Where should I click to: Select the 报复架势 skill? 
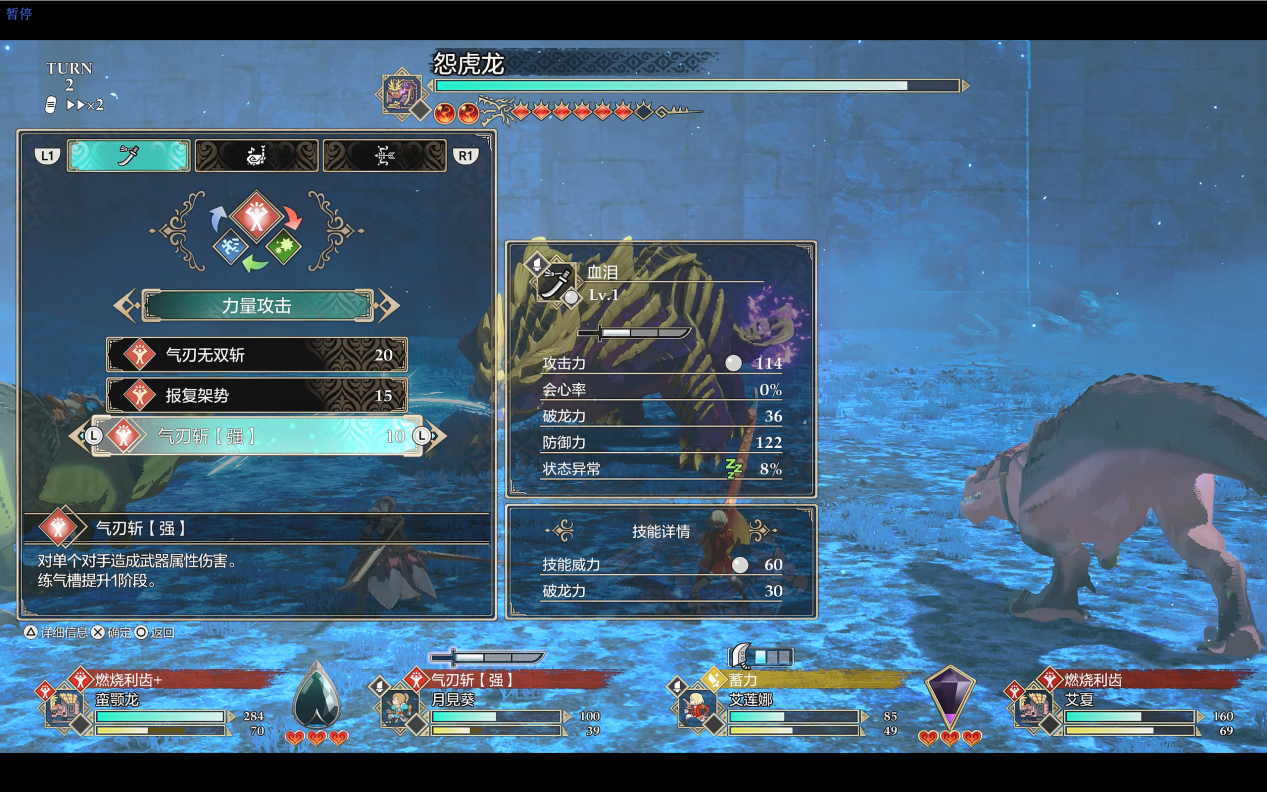click(x=257, y=395)
